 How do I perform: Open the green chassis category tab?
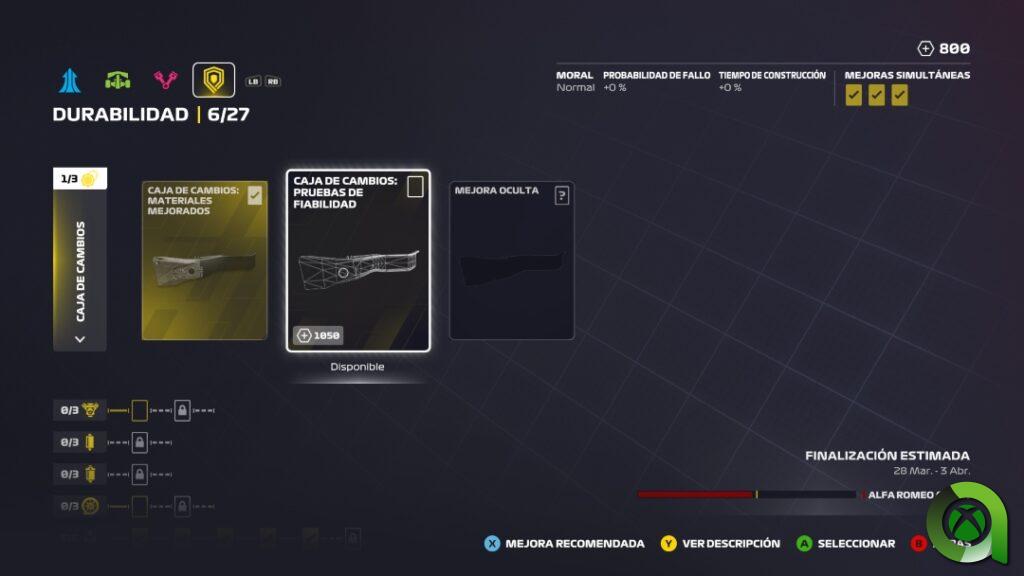(118, 80)
